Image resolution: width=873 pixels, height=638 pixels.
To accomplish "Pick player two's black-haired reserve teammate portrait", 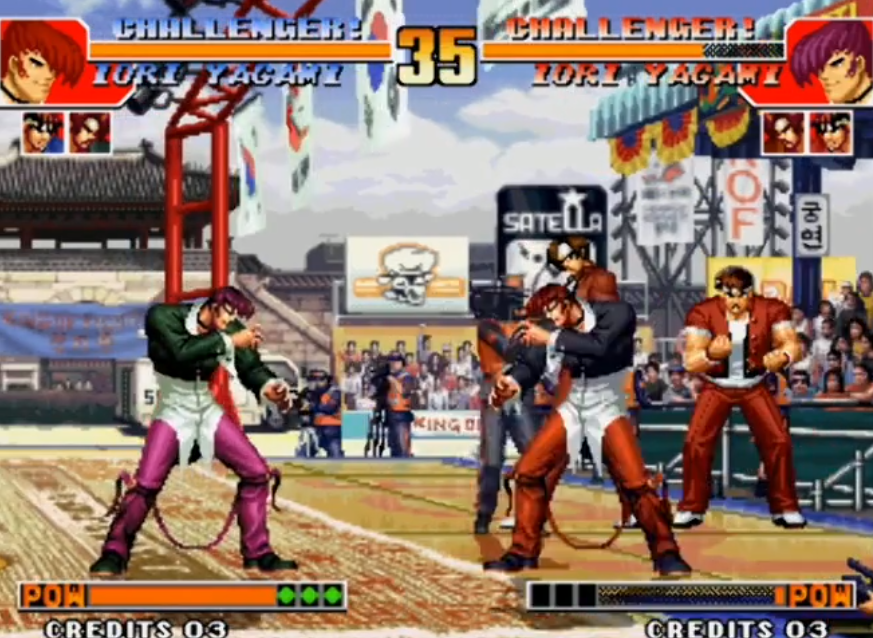I will coord(830,133).
